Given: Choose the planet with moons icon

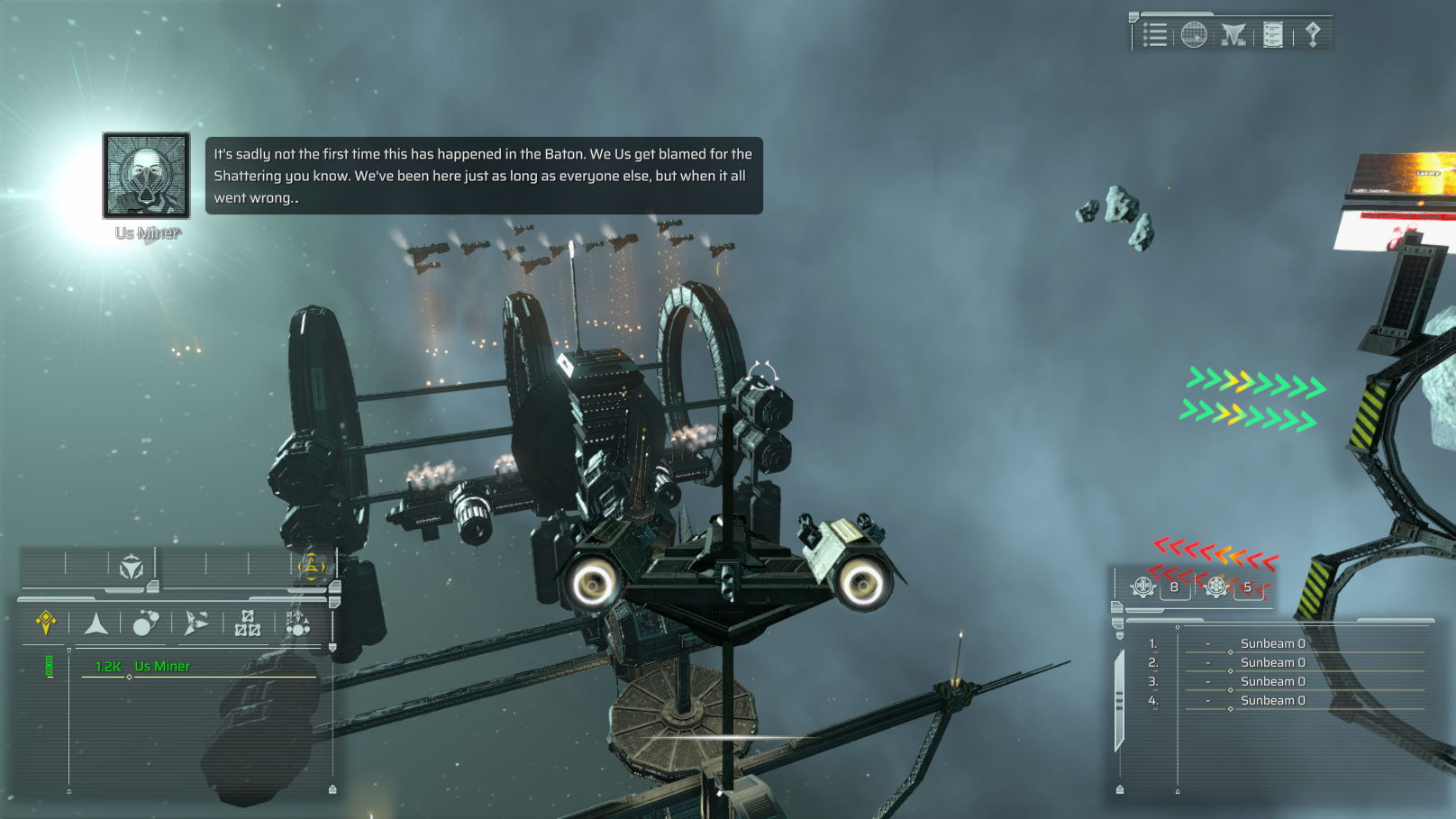Looking at the screenshot, I should coord(146,623).
